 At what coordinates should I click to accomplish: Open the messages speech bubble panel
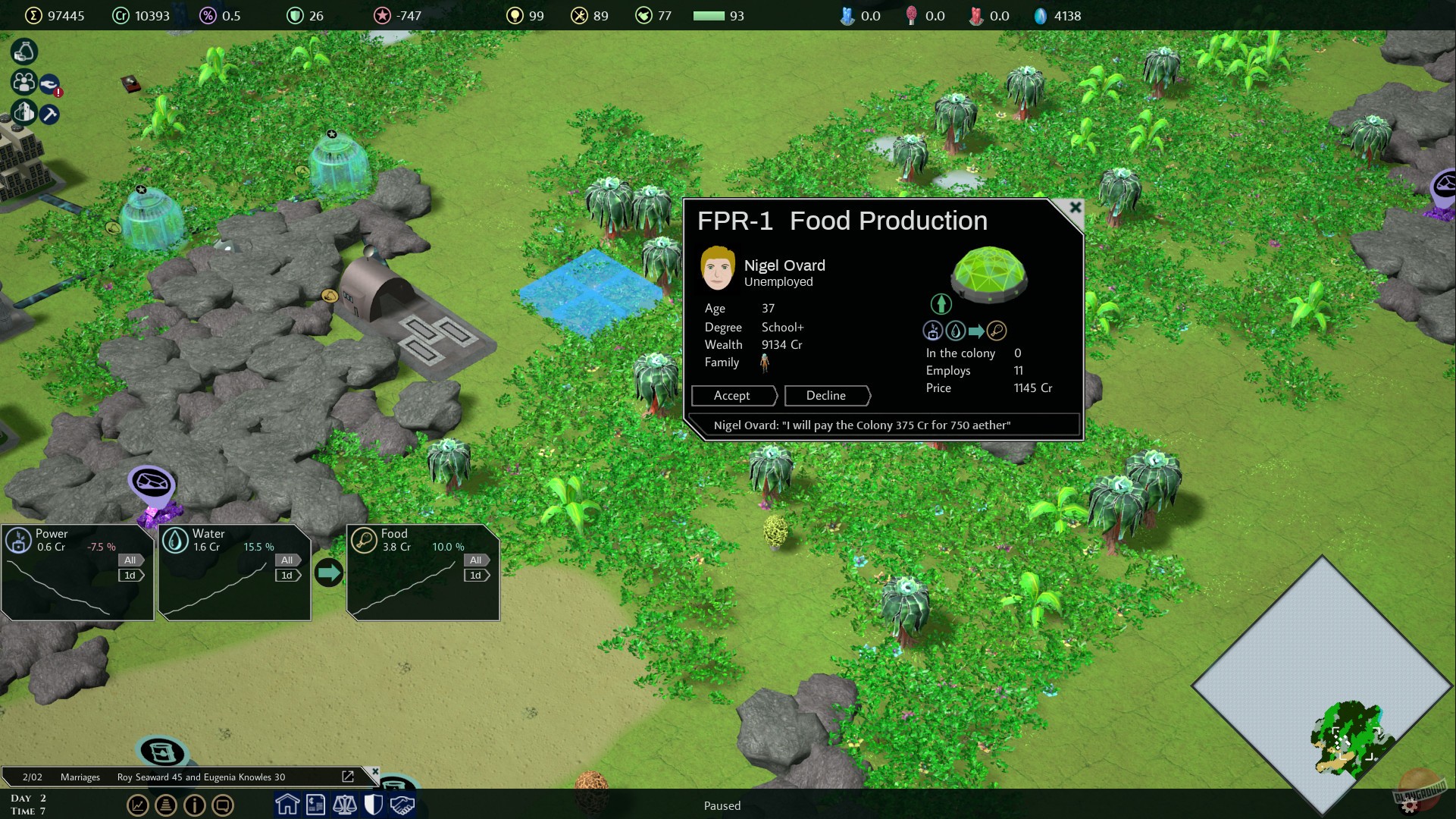(223, 805)
